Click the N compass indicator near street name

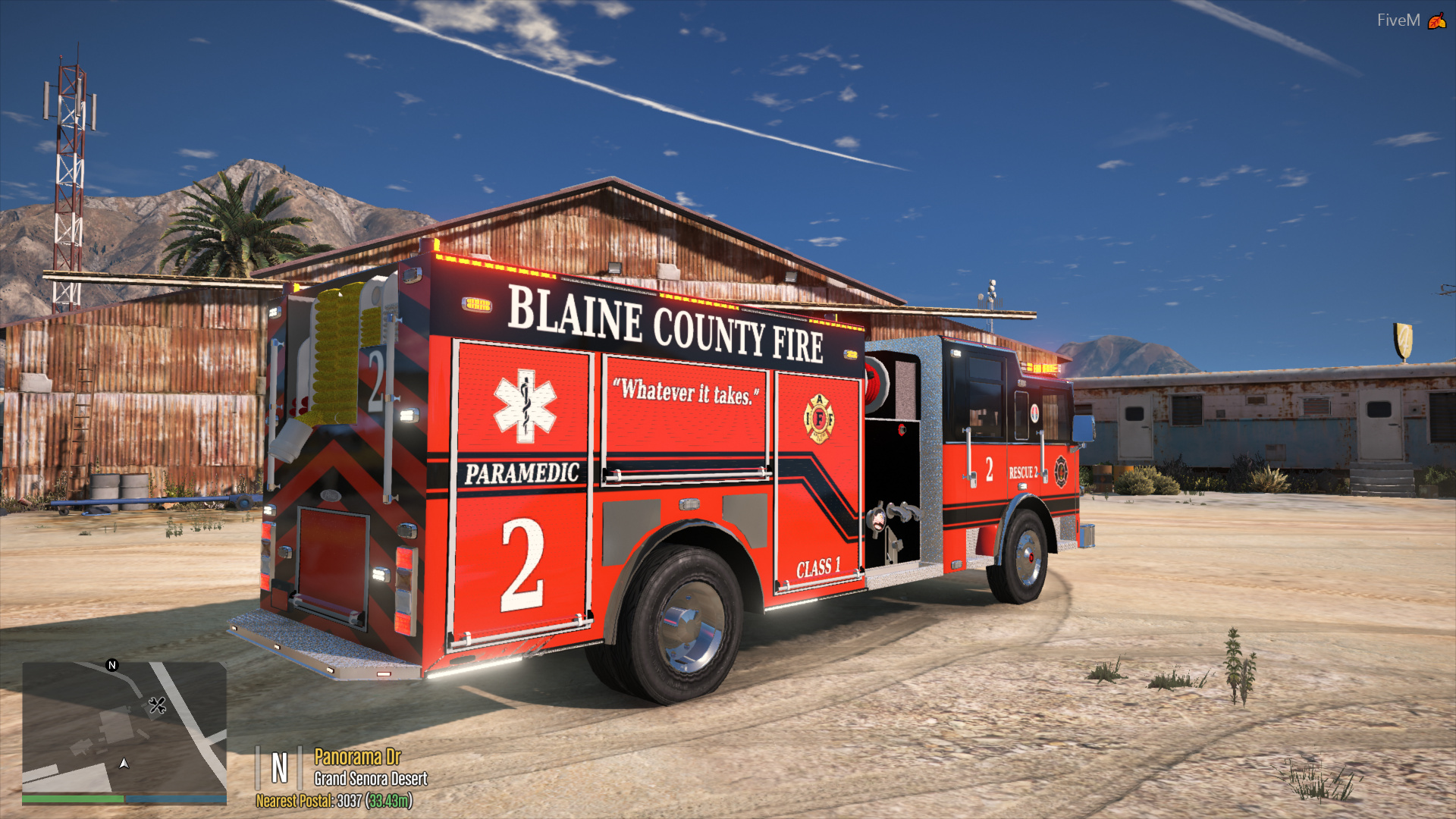(x=281, y=767)
